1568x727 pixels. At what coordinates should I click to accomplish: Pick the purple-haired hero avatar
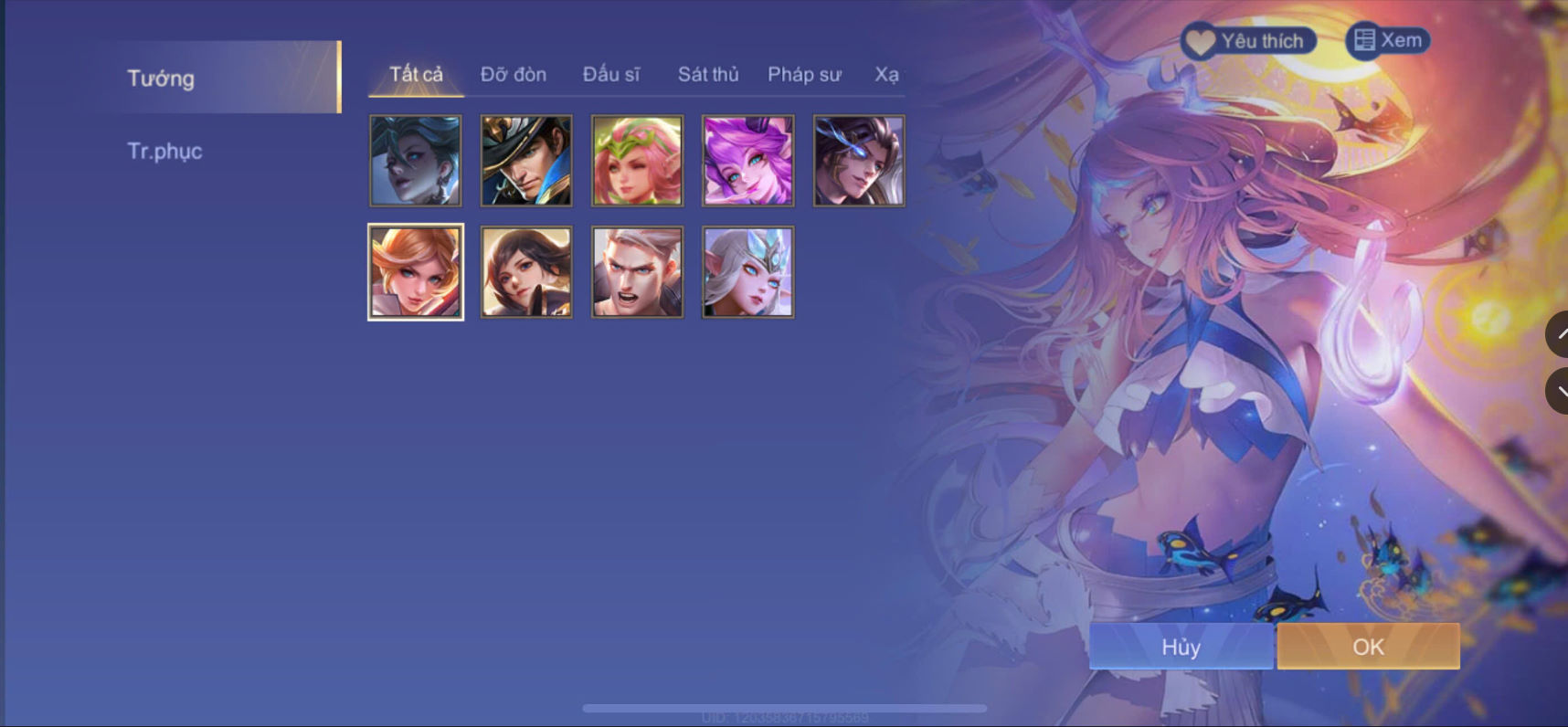(747, 161)
